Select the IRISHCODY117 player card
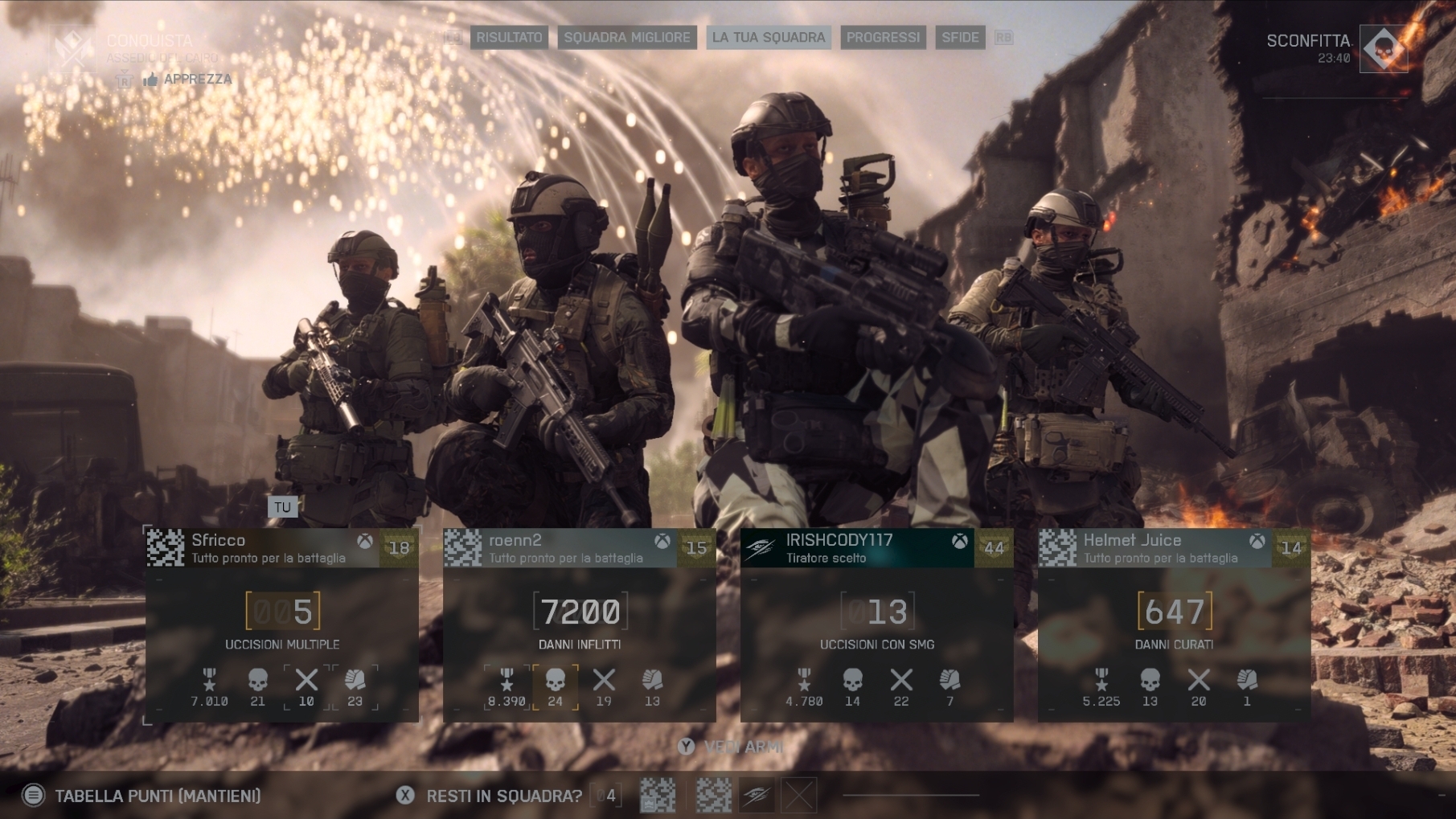Screen dimensions: 1456x819 tap(876, 548)
